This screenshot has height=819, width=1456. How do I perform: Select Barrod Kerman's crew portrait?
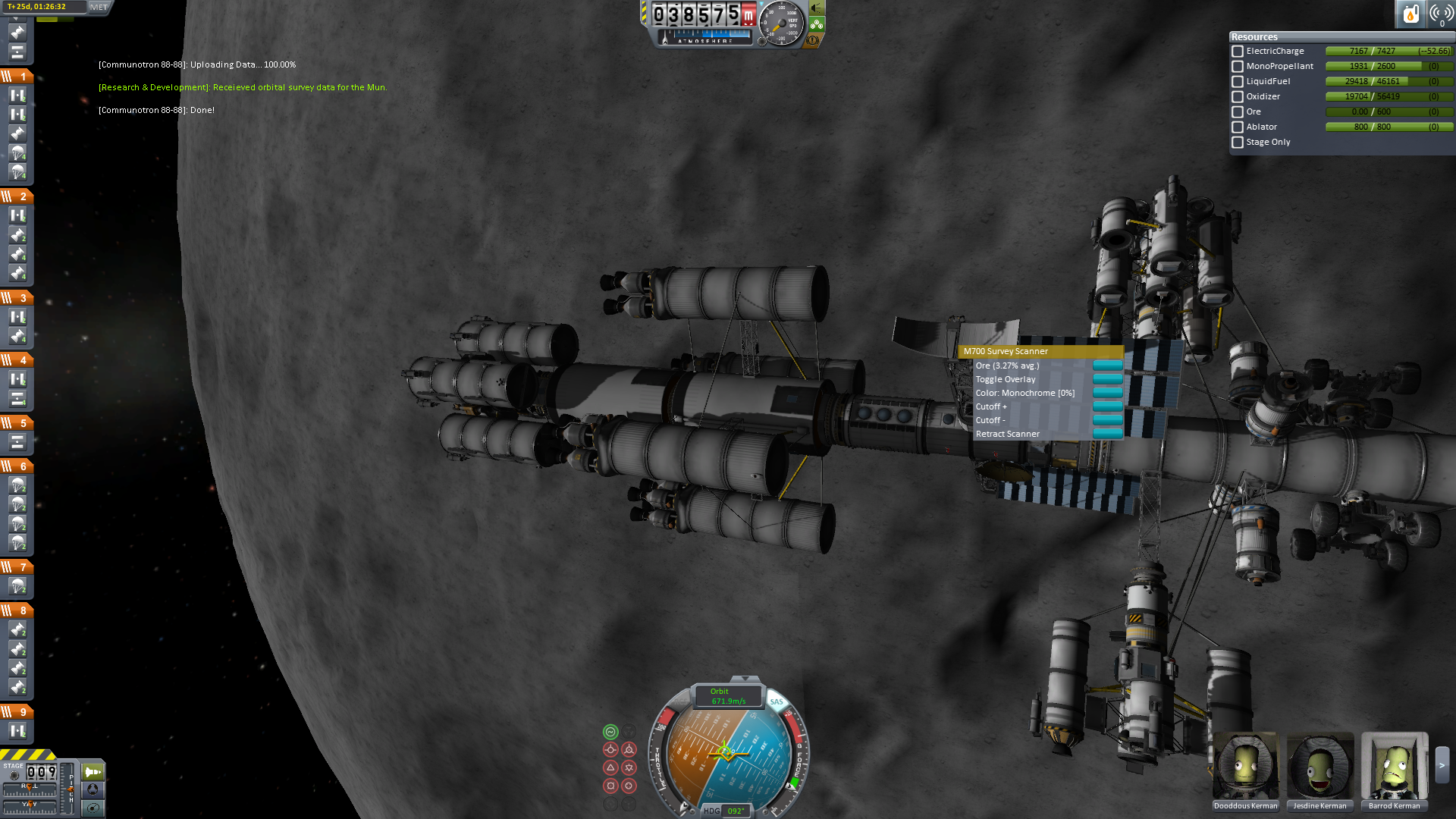[1394, 766]
